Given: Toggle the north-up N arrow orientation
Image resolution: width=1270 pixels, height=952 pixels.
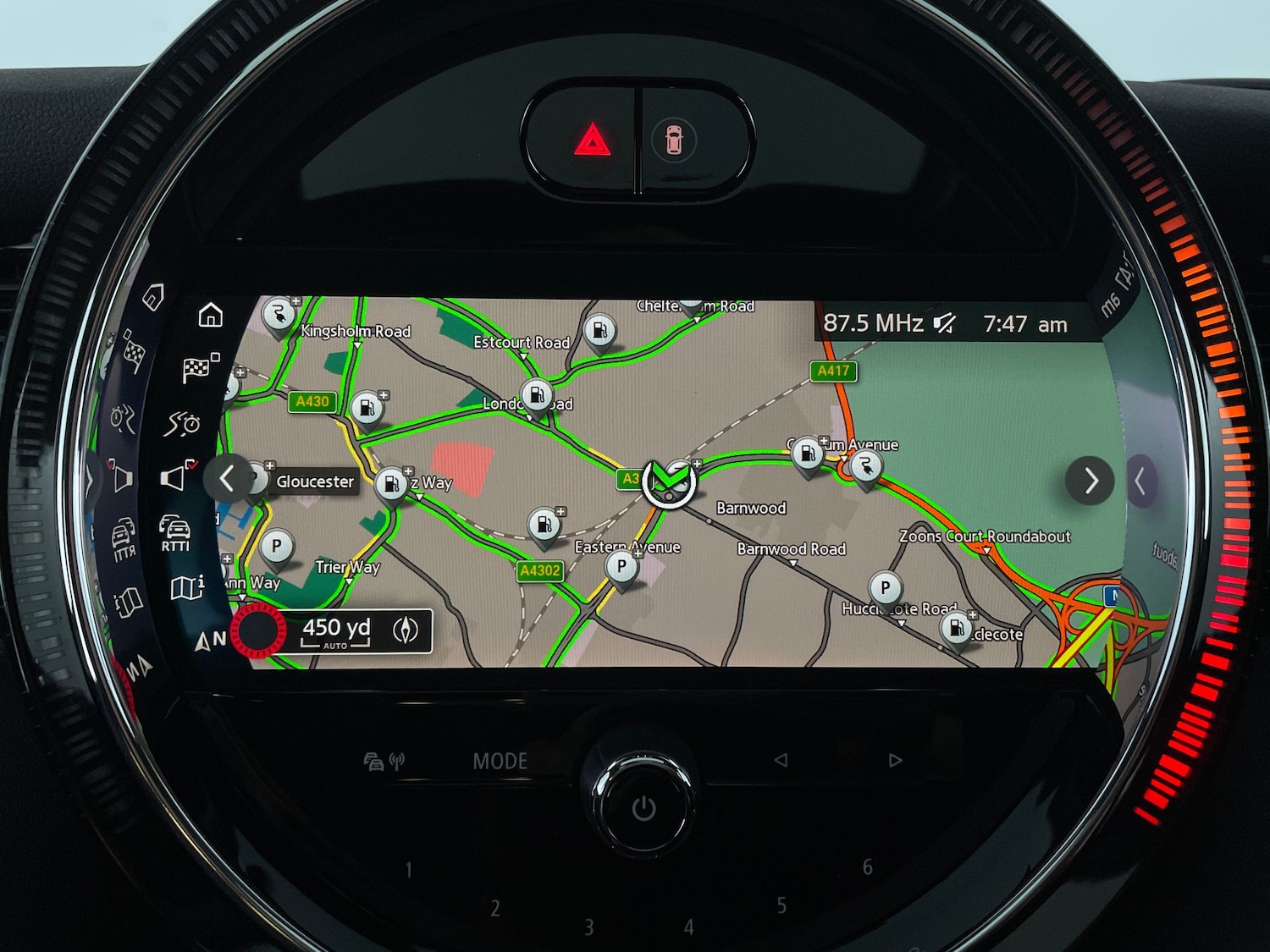Looking at the screenshot, I should pyautogui.click(x=209, y=640).
